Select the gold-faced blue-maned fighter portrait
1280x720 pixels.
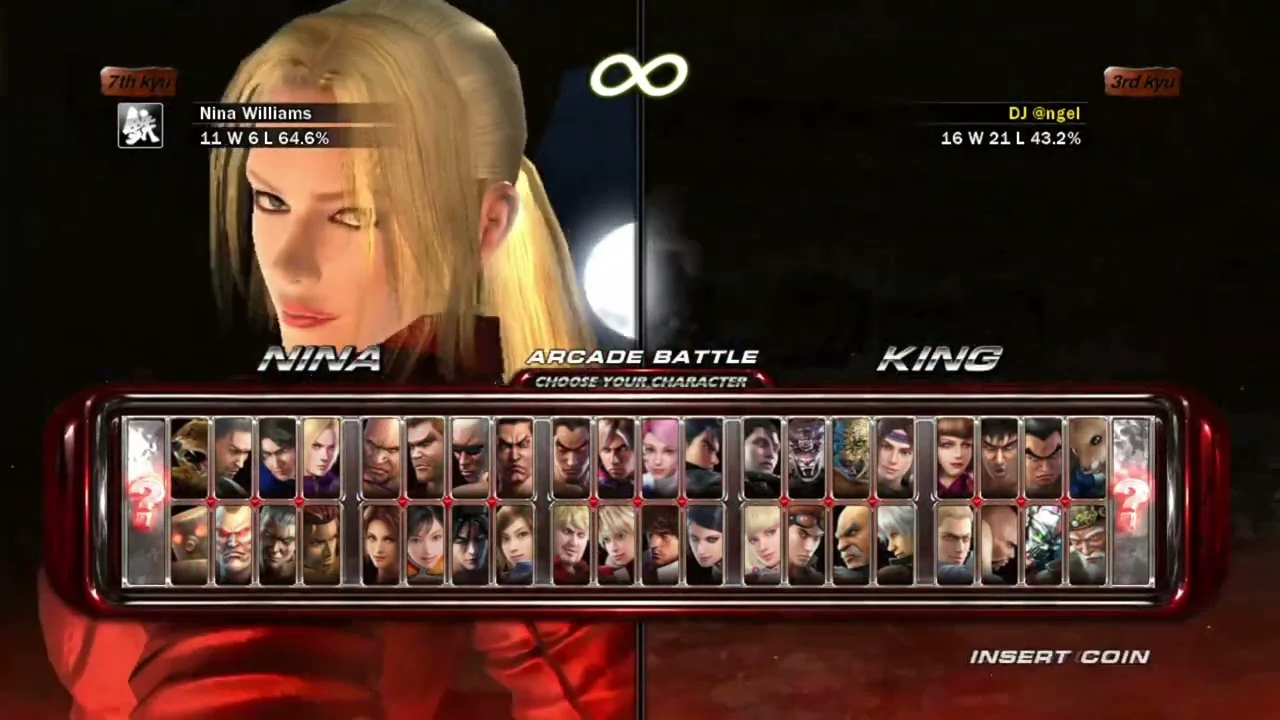pos(851,458)
